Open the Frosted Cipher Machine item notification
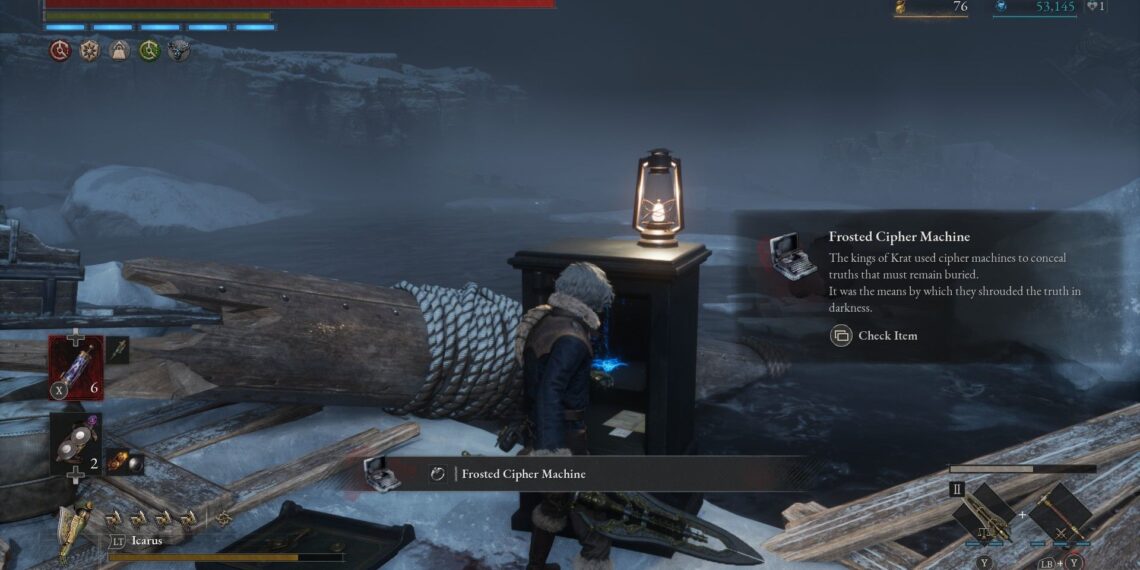Image resolution: width=1140 pixels, height=570 pixels. click(520, 474)
